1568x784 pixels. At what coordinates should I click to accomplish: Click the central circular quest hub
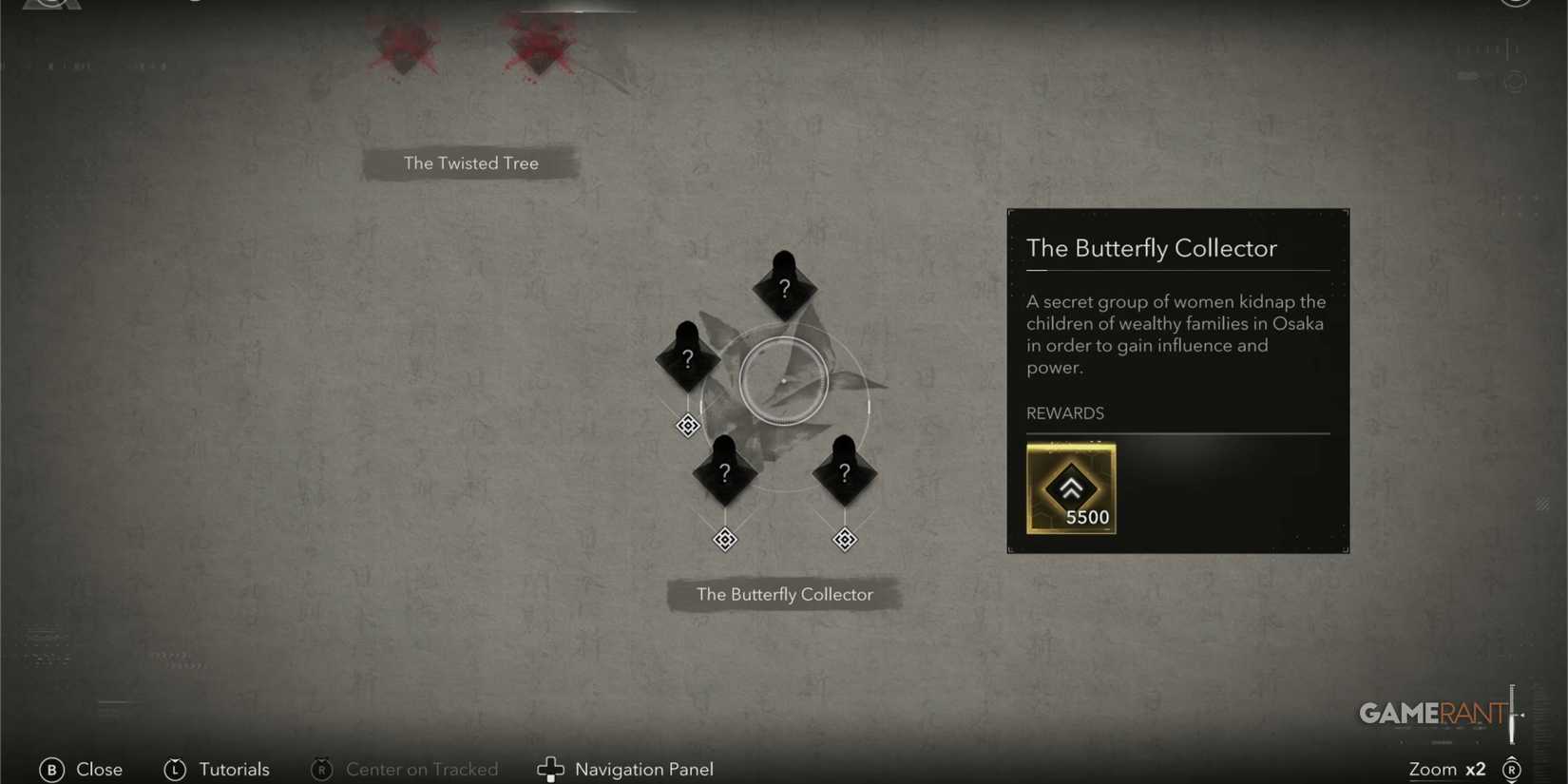click(x=783, y=380)
